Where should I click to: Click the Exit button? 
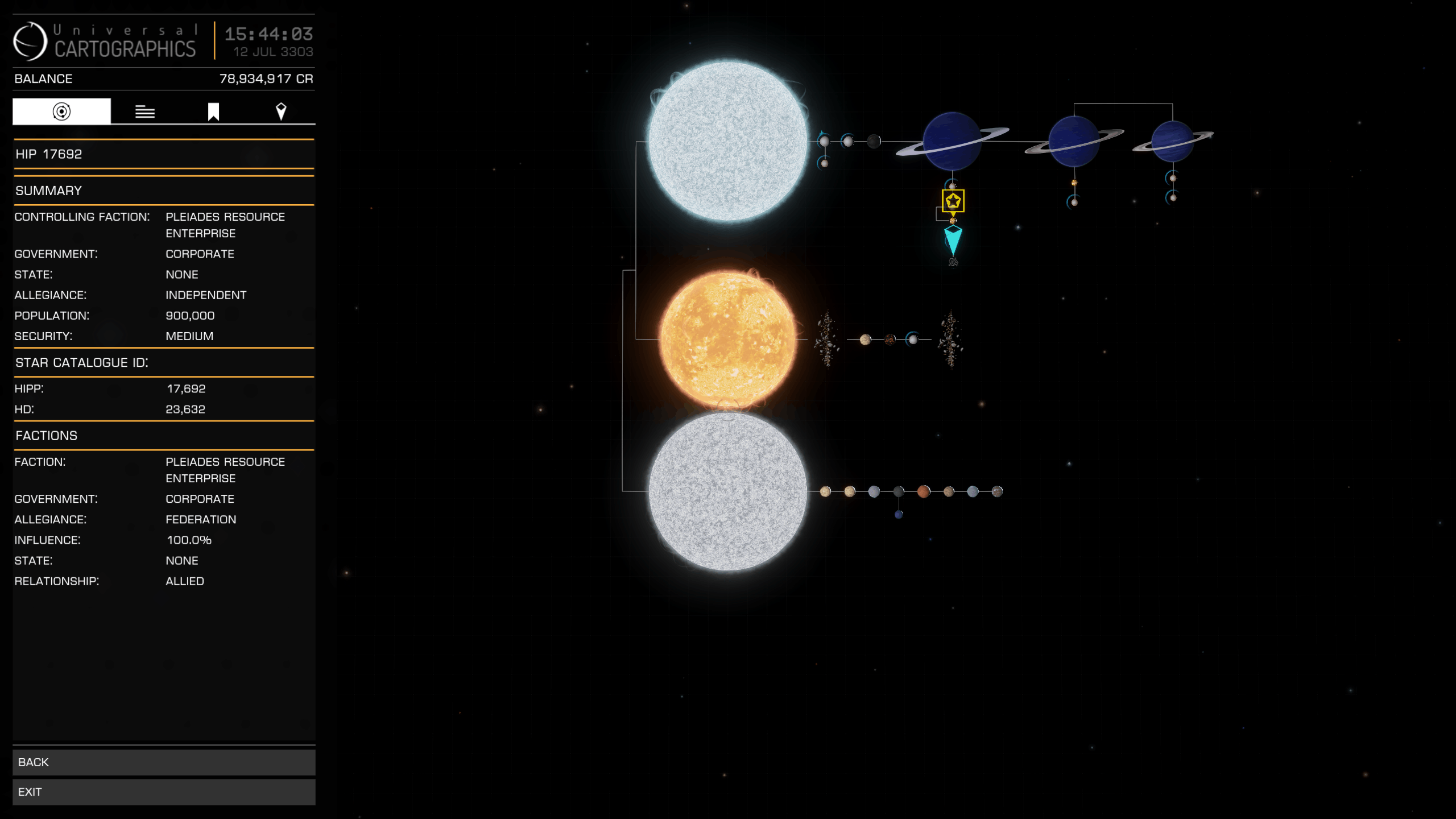(x=163, y=791)
